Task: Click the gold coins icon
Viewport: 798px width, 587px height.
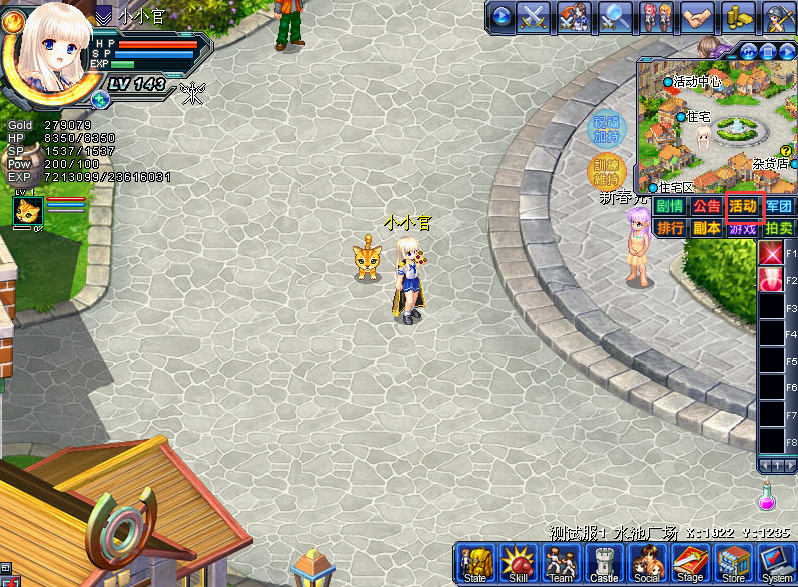Action: [737, 16]
